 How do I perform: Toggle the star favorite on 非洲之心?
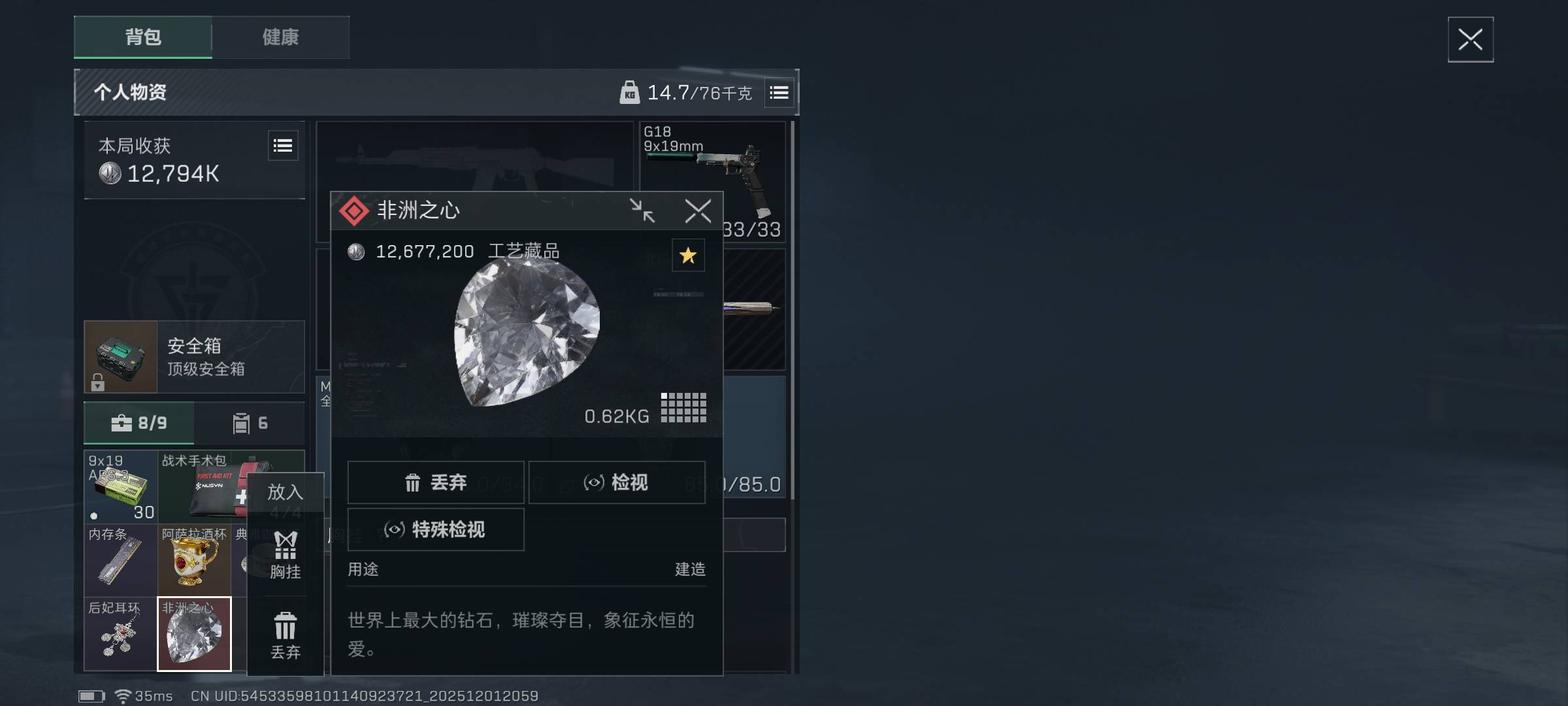click(687, 256)
